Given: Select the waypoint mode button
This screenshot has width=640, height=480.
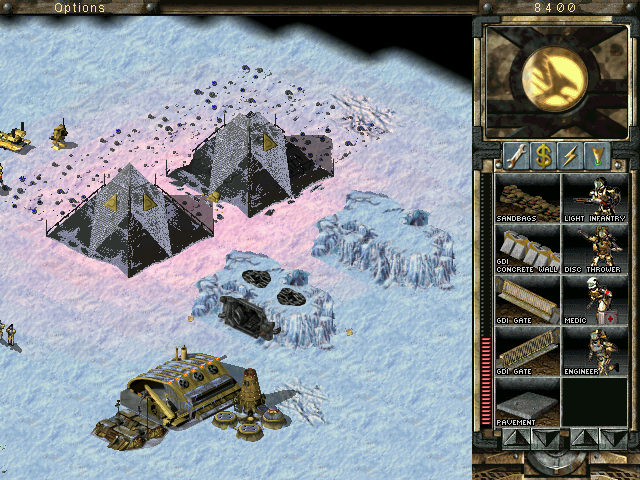Looking at the screenshot, I should pos(597,155).
